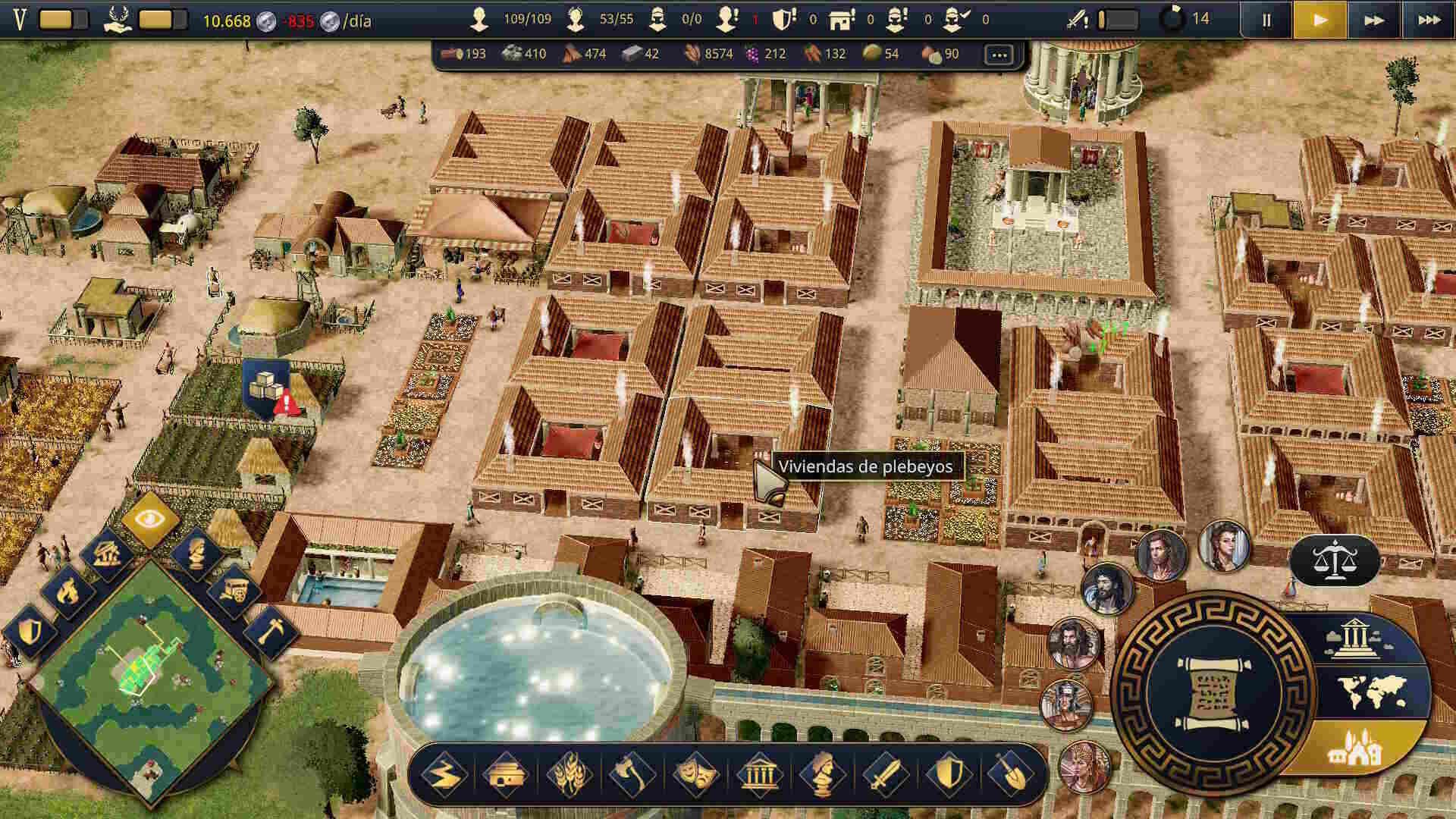The height and width of the screenshot is (819, 1456).
Task: Activate the shovel demolish tool
Action: [1010, 774]
